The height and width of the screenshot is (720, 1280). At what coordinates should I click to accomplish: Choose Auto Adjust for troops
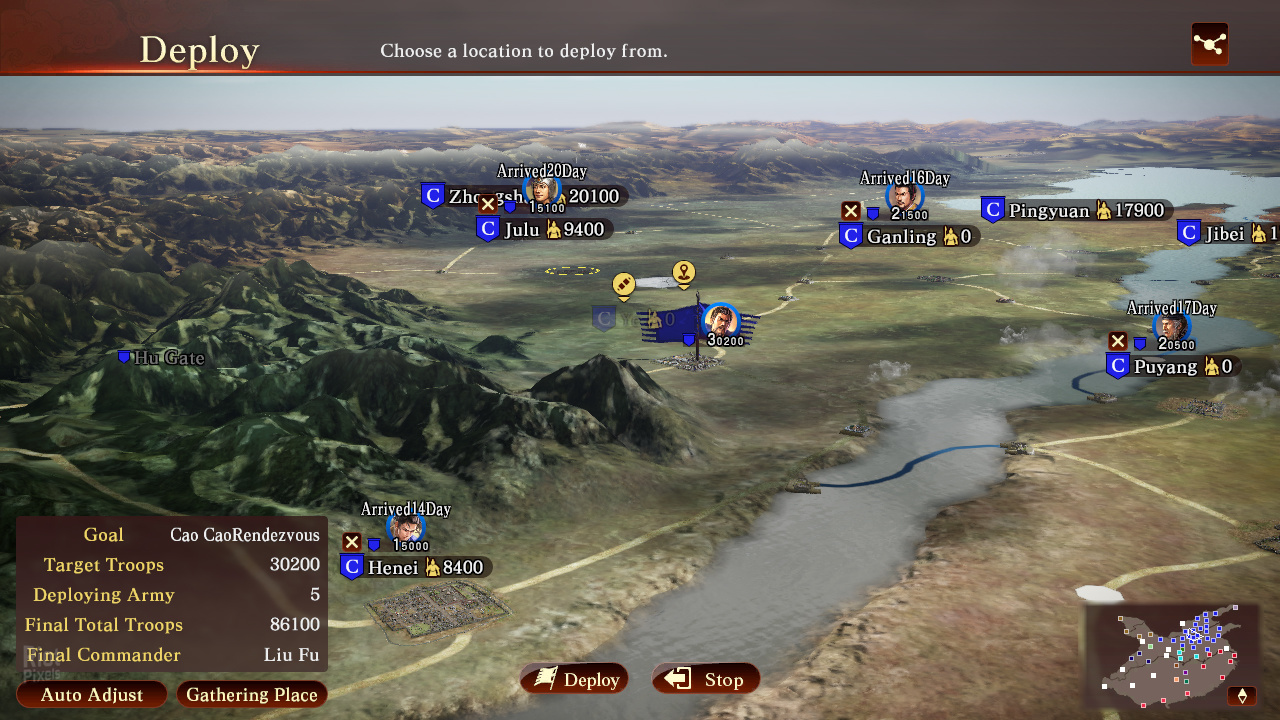(x=92, y=695)
